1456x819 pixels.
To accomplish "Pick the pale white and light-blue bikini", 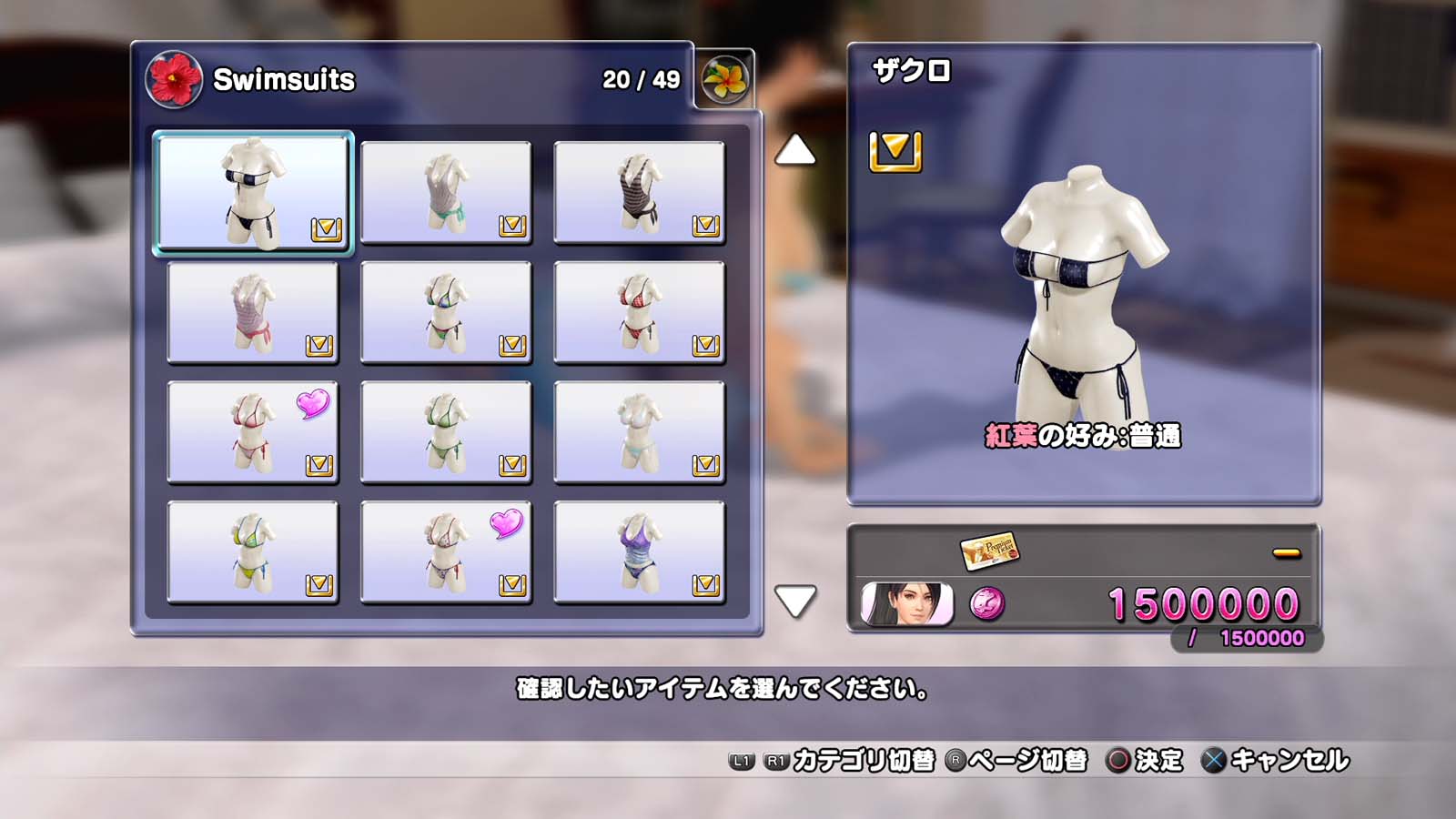I will (639, 432).
